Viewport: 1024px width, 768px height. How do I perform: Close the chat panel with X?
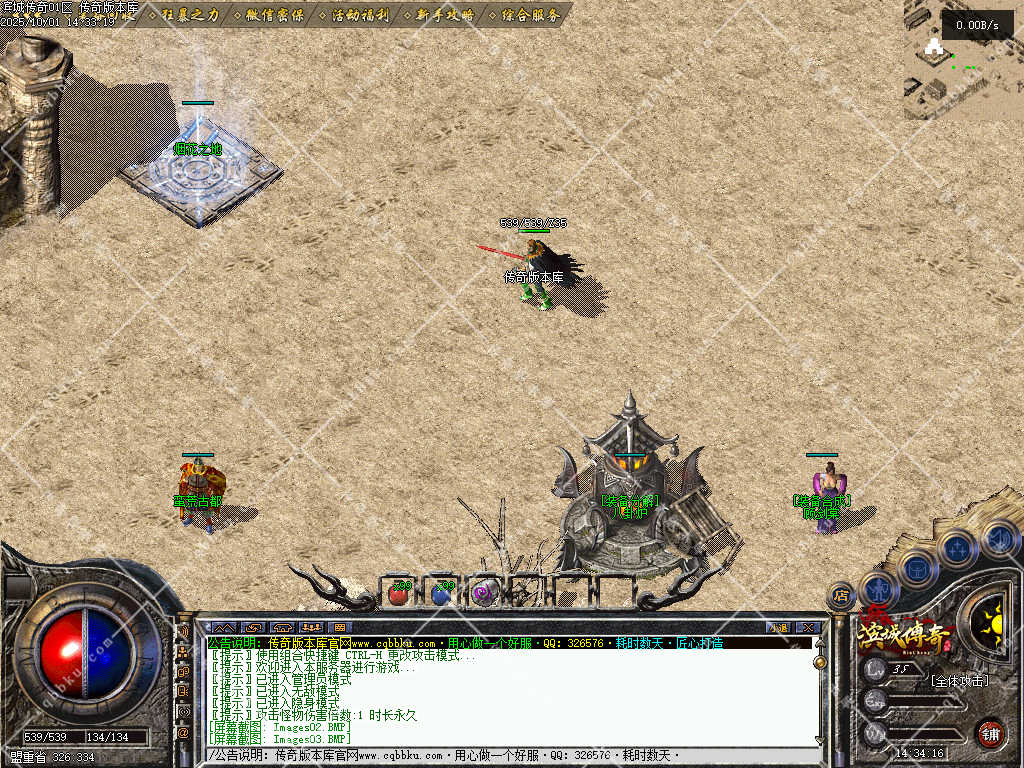[808, 628]
